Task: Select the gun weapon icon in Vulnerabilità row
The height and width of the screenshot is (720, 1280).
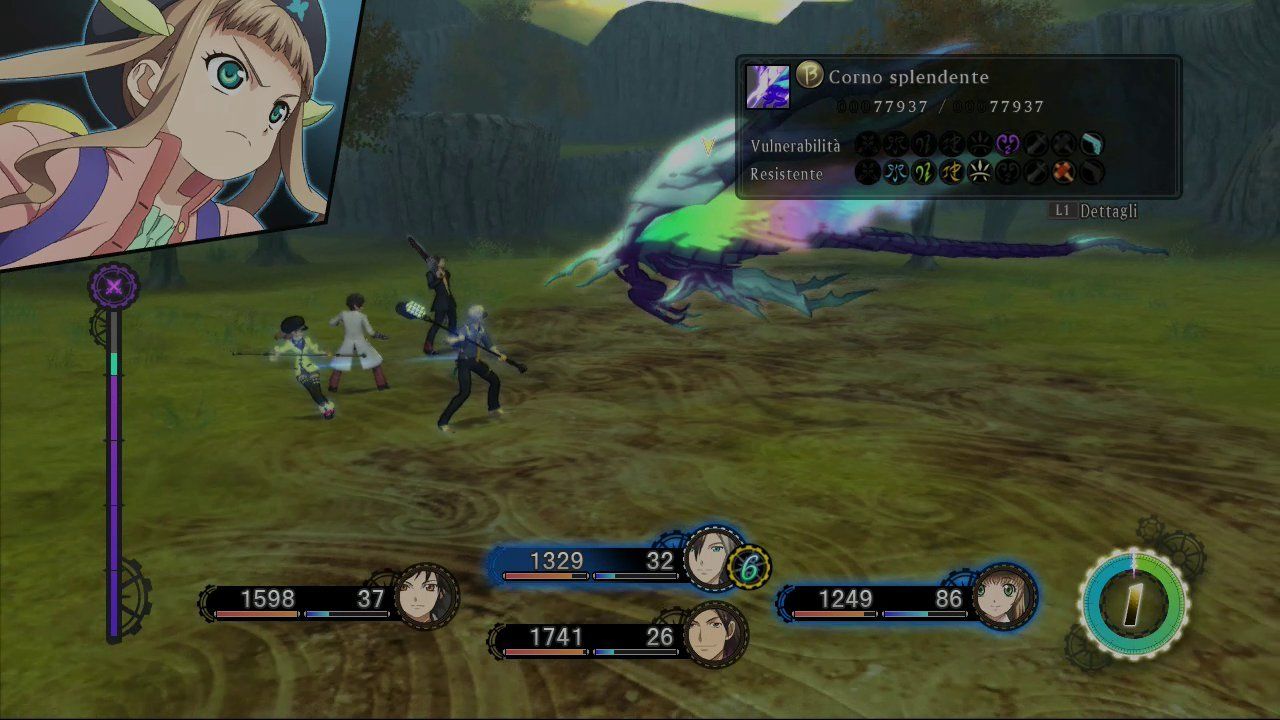Action: tap(1092, 144)
